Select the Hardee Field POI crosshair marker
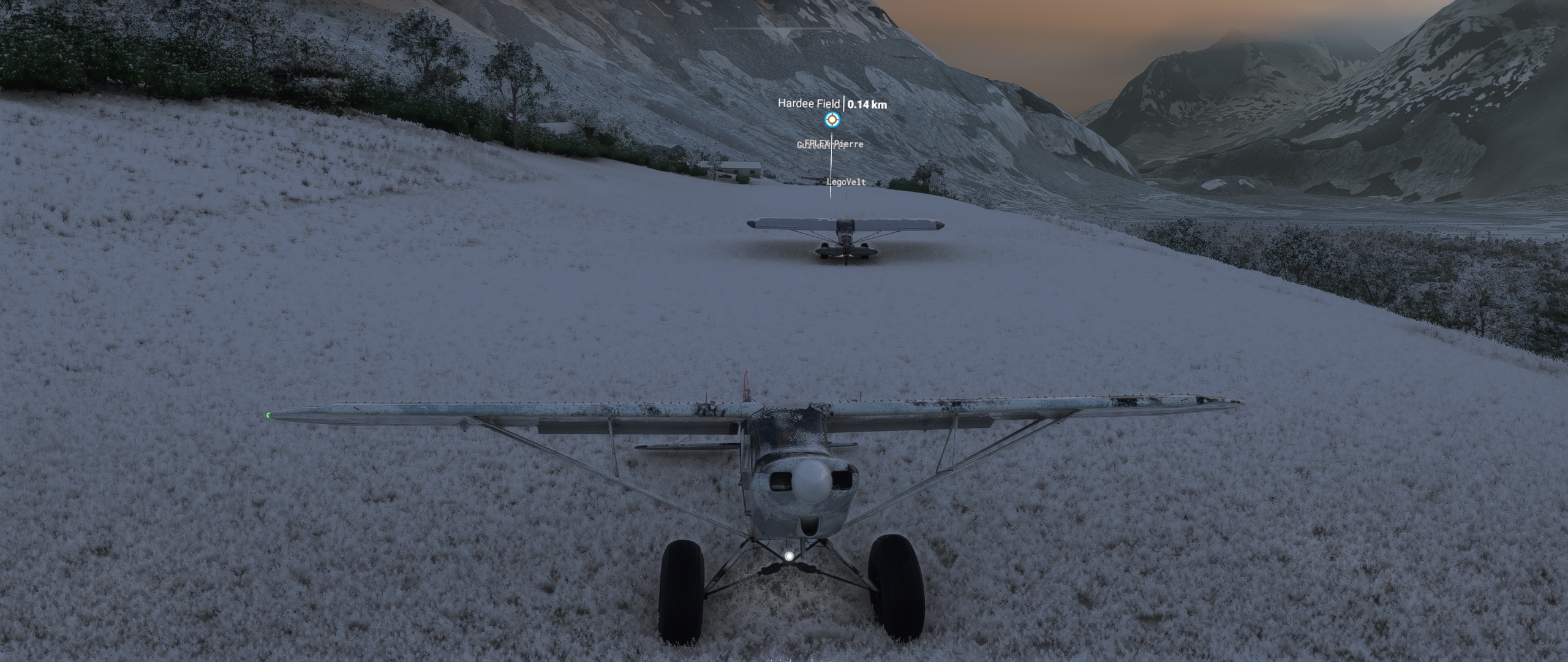 point(833,120)
